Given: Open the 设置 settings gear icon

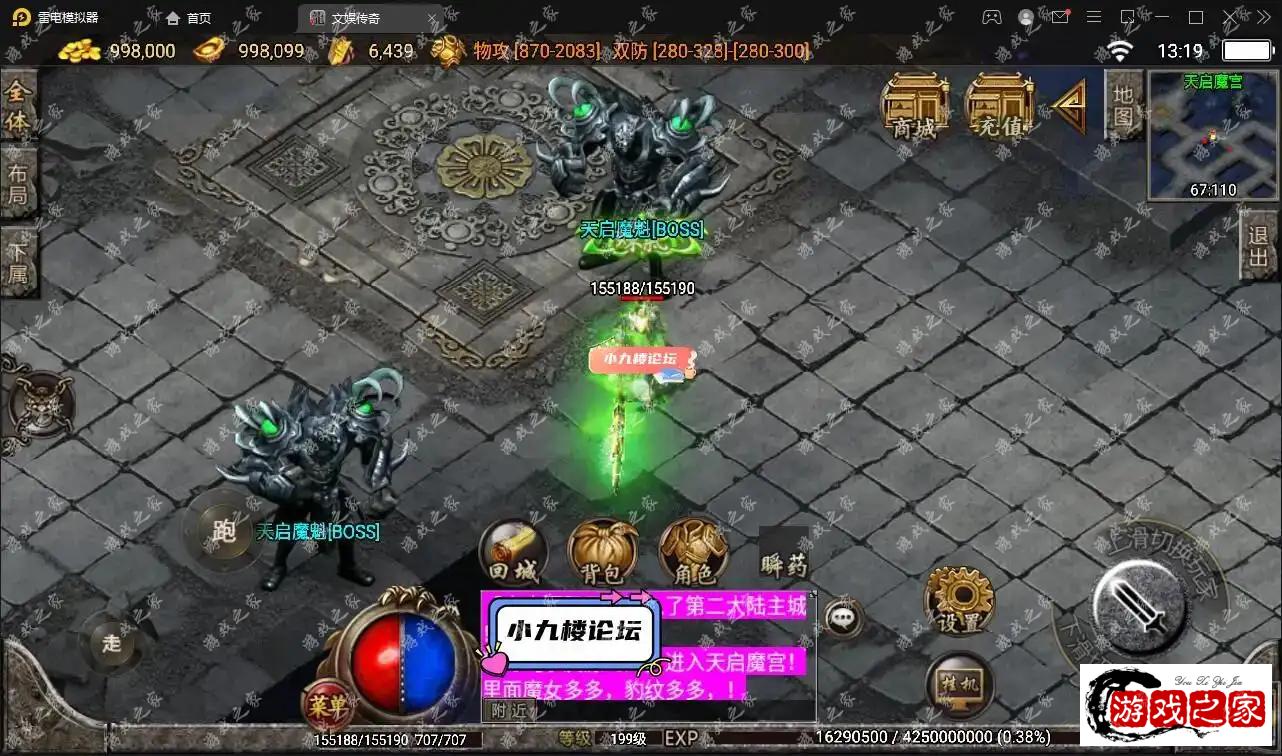Looking at the screenshot, I should click(959, 603).
